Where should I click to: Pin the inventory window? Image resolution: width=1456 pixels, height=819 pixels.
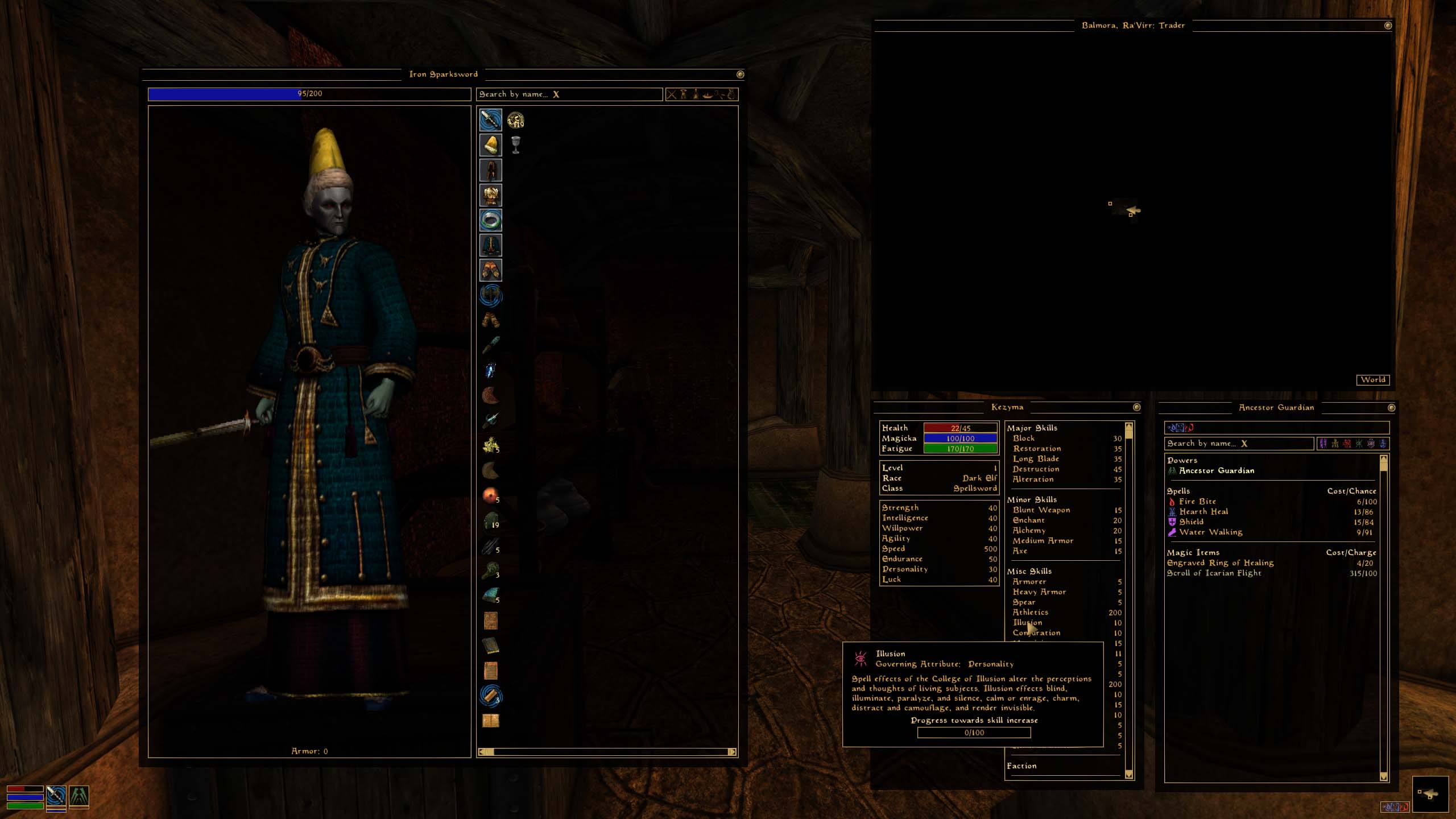pos(740,75)
